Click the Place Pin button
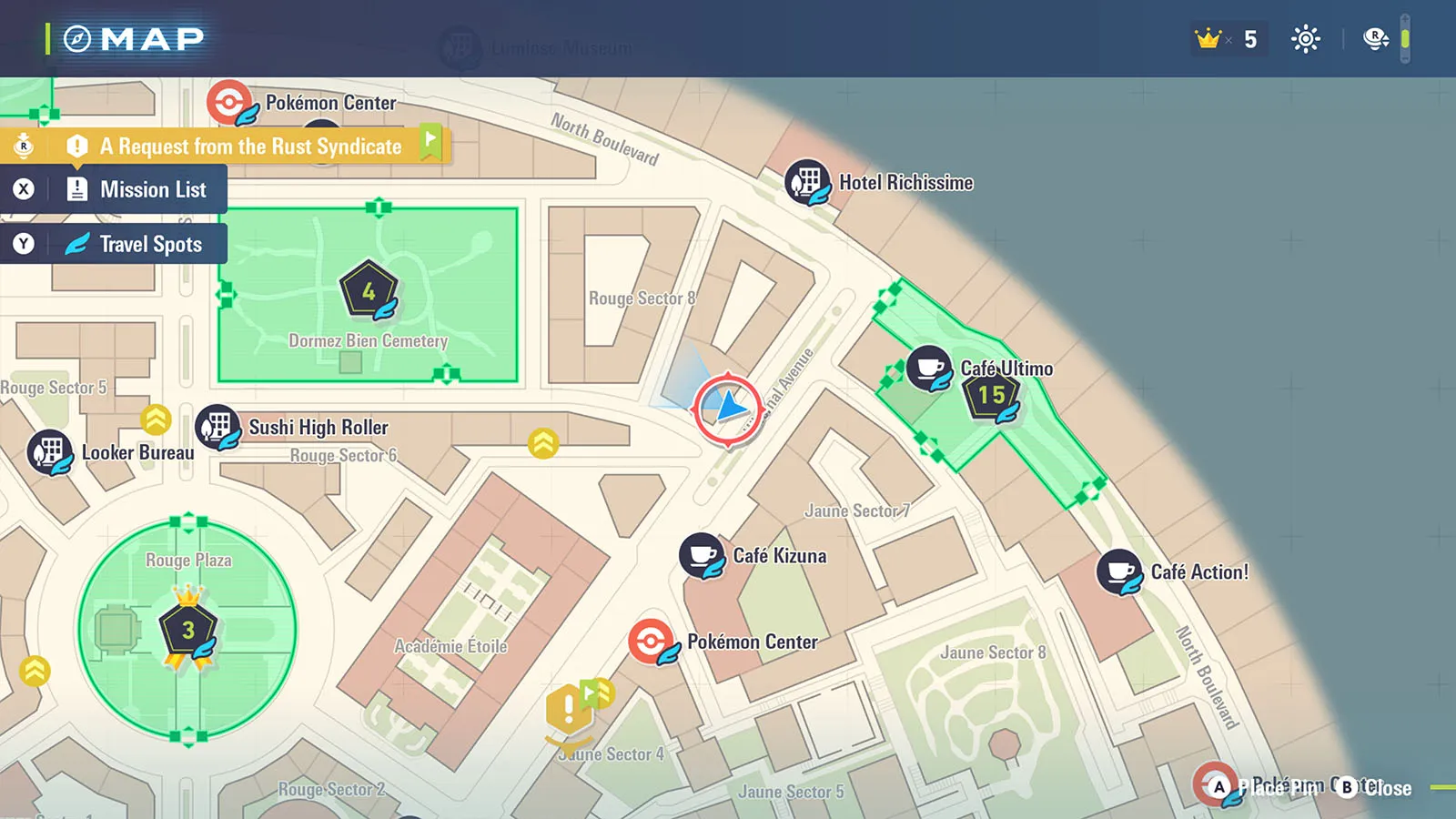 tap(1265, 788)
